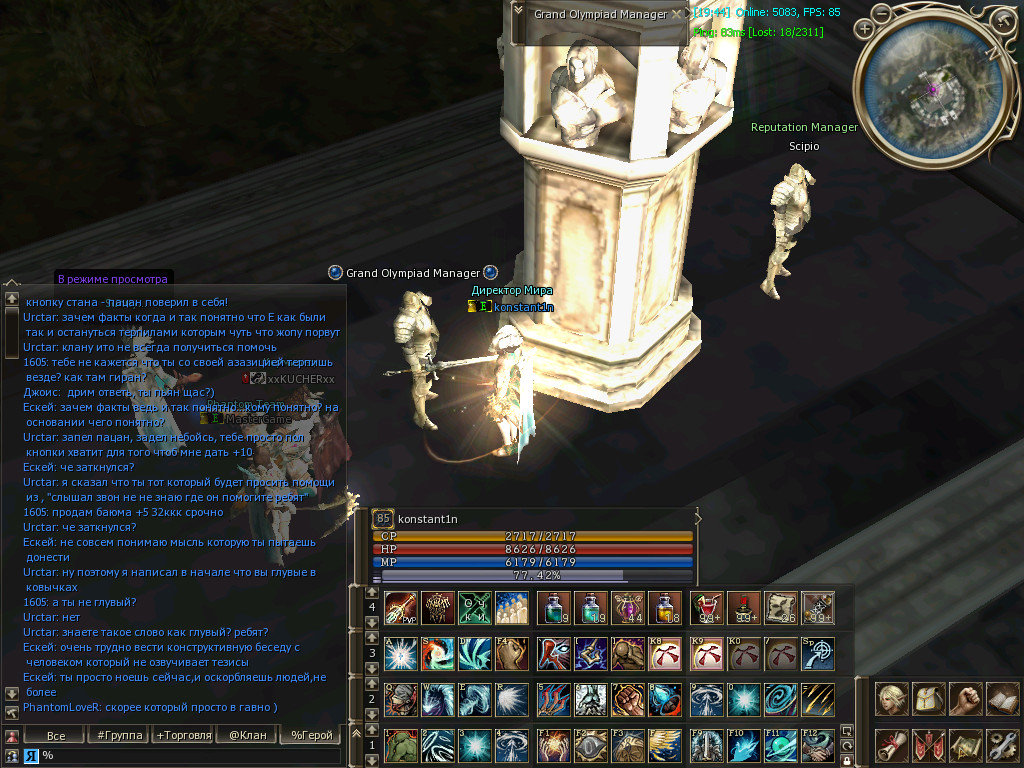Viewport: 1024px width, 768px height.
Task: Select the +Торговля chat tab
Action: (x=183, y=736)
